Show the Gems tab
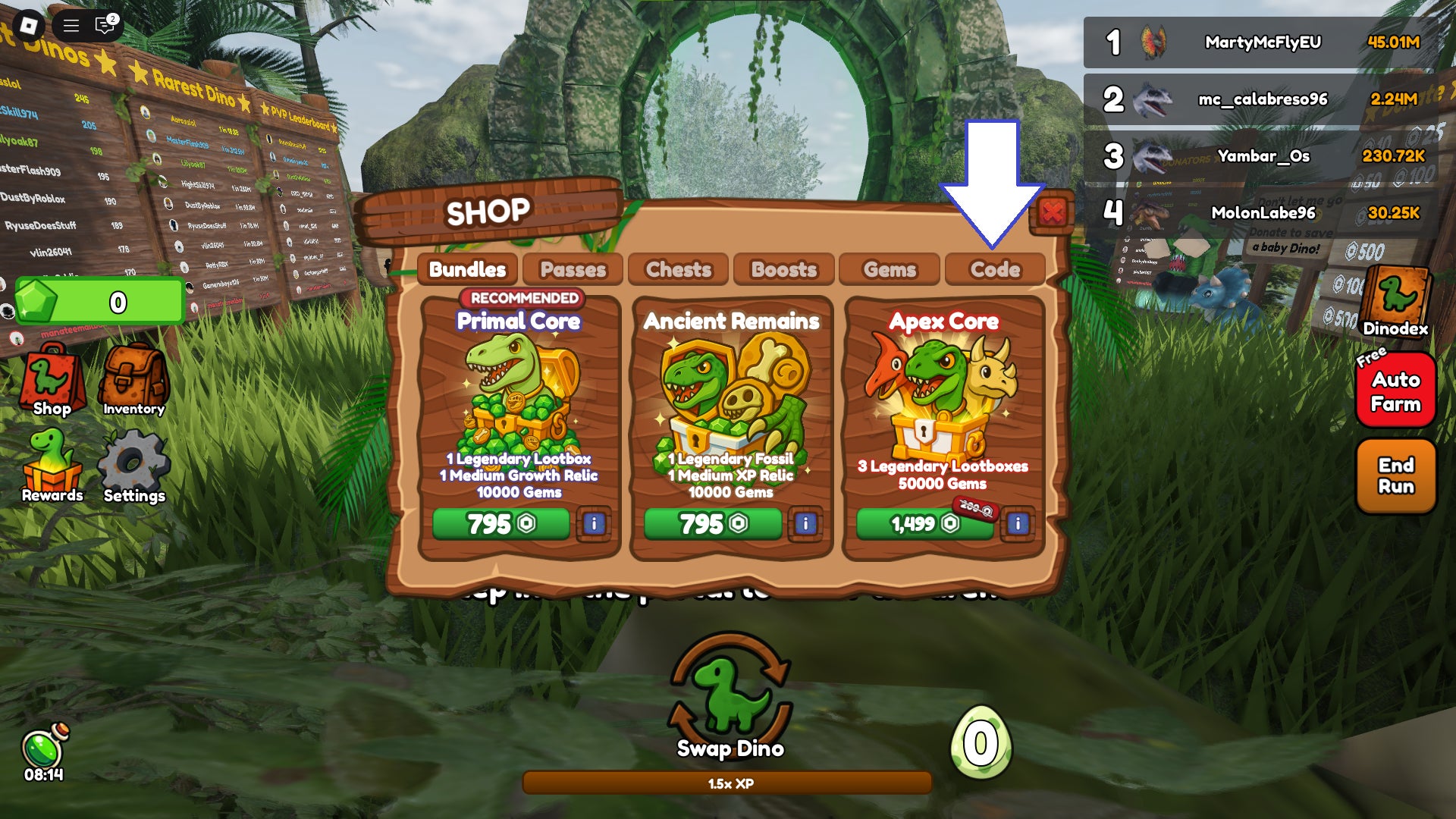1456x819 pixels. (890, 269)
